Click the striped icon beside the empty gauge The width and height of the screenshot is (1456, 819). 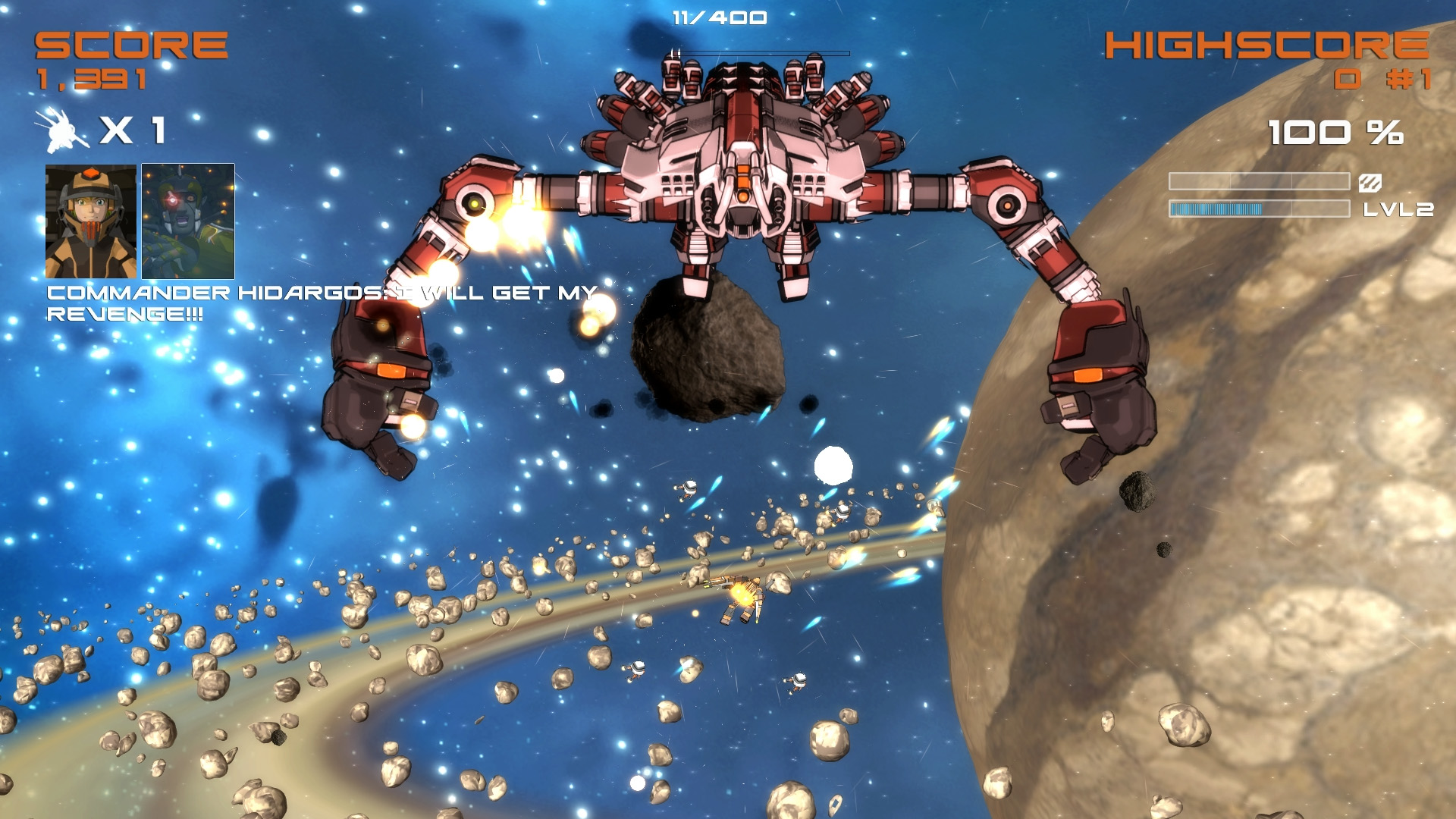pos(1370,182)
